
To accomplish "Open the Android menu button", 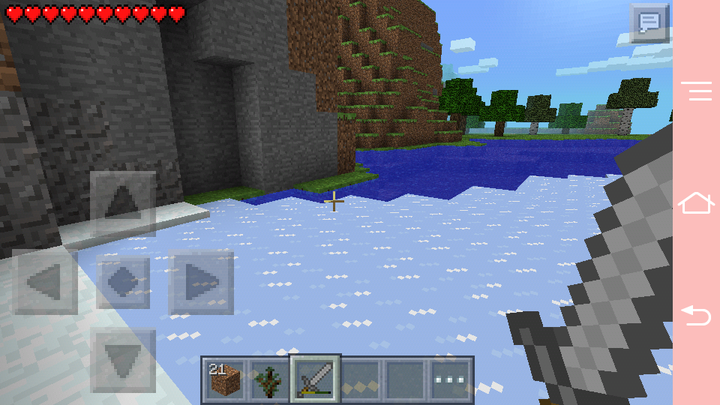I will point(696,91).
